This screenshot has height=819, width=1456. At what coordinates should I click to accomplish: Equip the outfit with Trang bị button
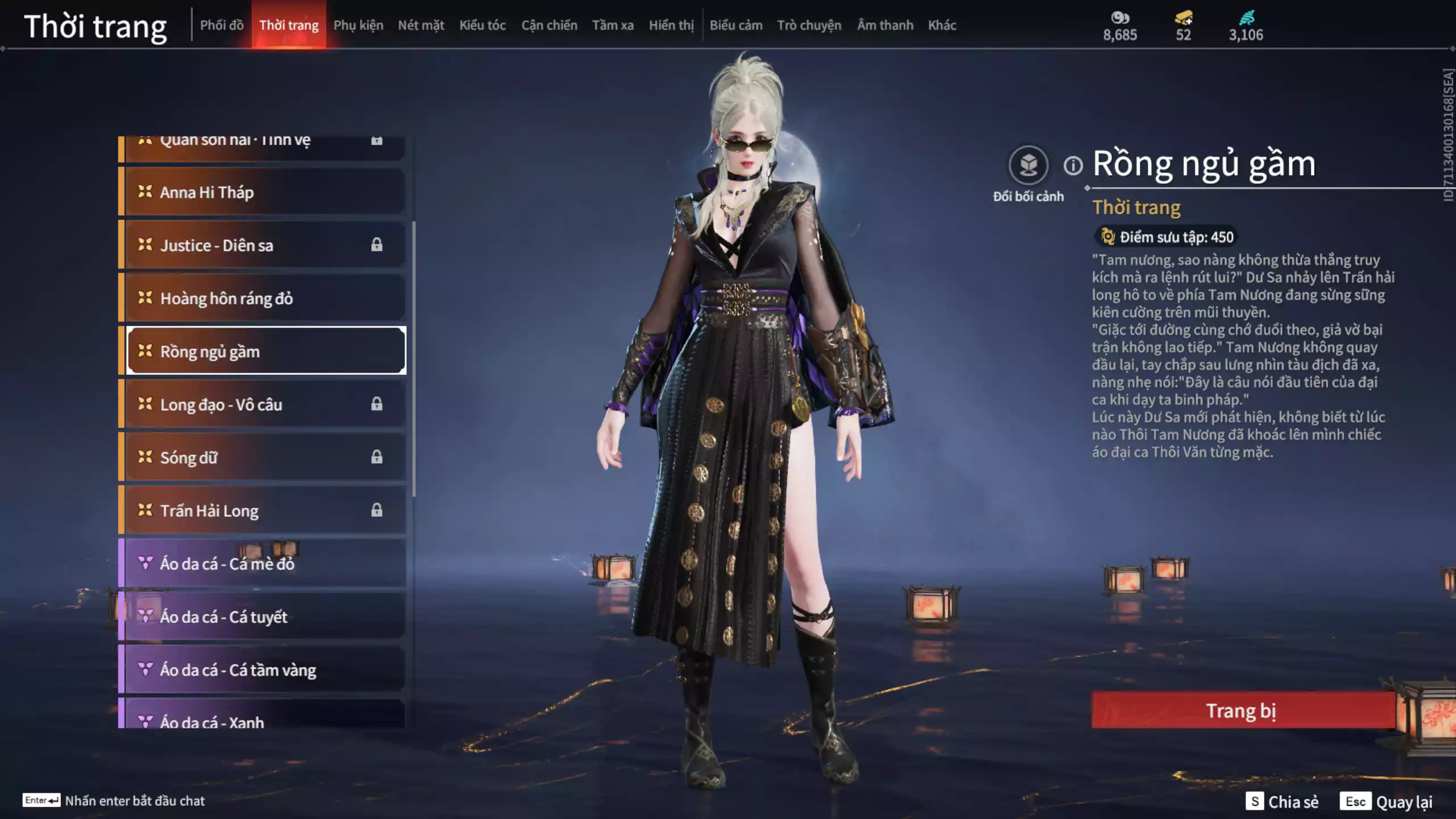tap(1243, 710)
